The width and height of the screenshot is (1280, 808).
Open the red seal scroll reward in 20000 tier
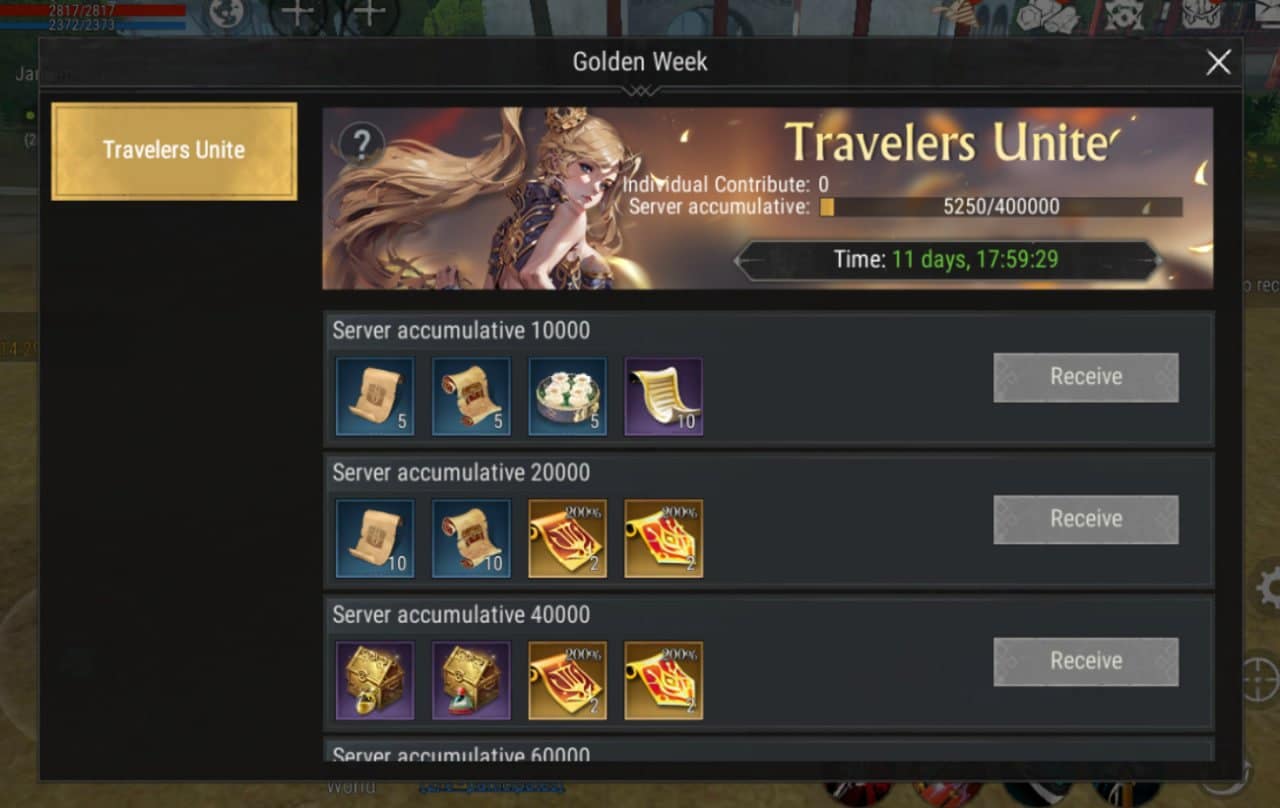pyautogui.click(x=664, y=536)
